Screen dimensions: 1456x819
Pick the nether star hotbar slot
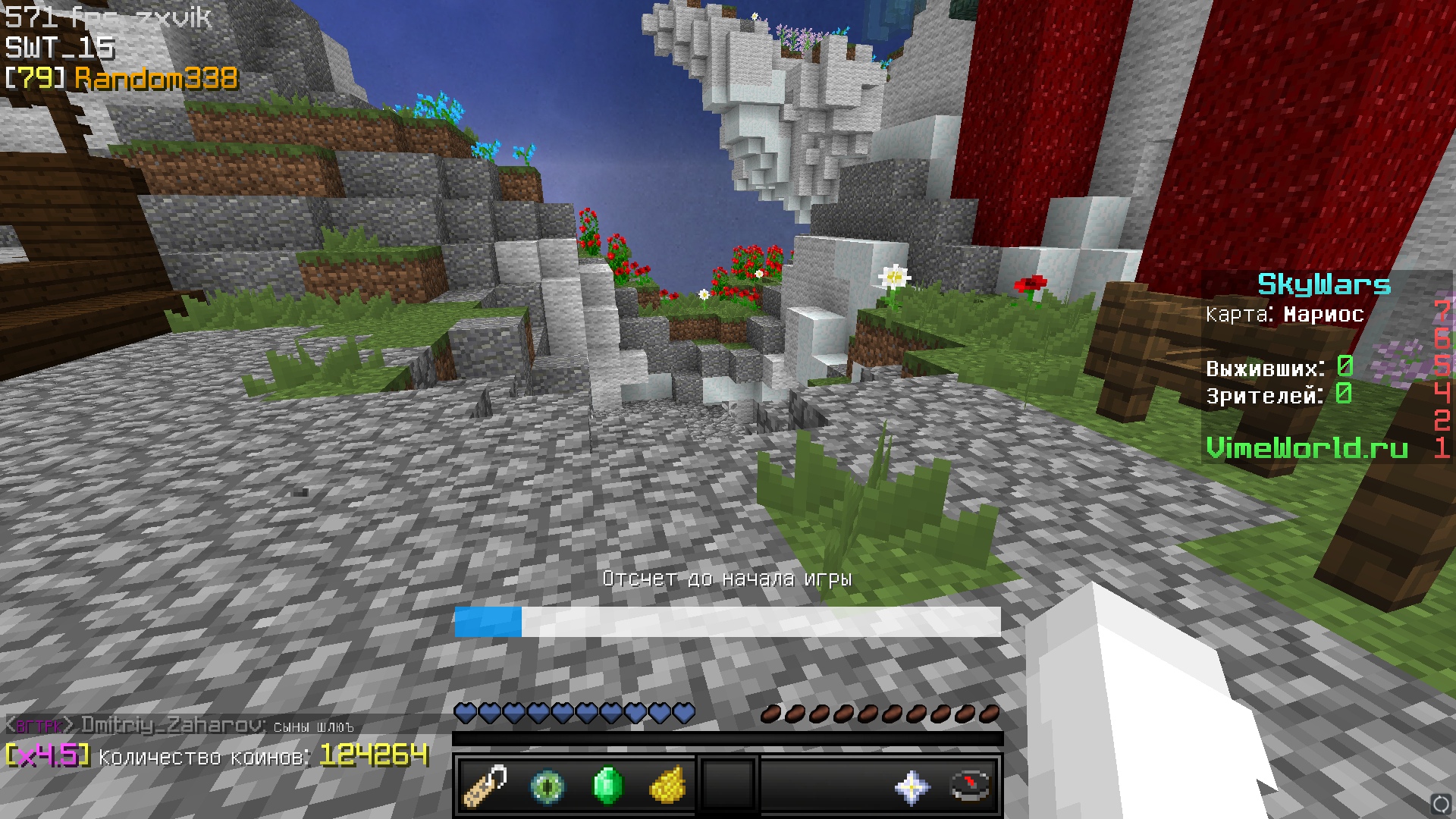coord(912,786)
